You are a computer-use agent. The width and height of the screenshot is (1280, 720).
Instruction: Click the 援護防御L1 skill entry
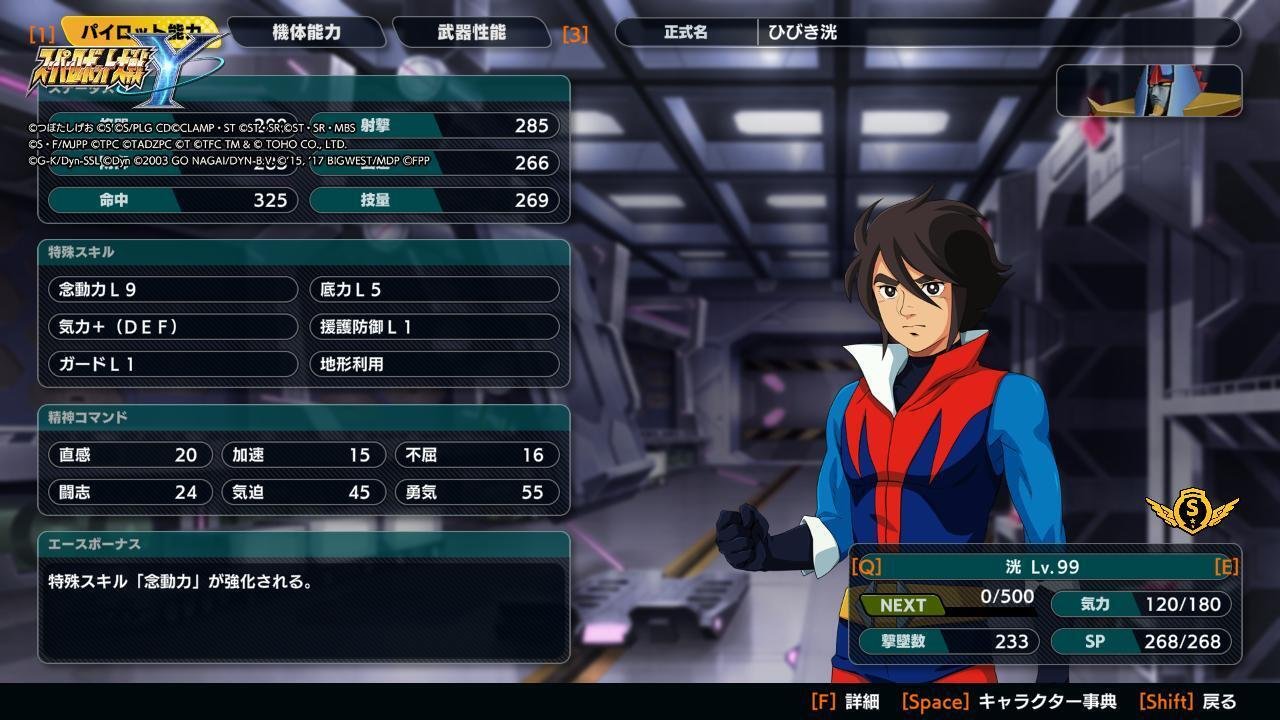pyautogui.click(x=434, y=327)
